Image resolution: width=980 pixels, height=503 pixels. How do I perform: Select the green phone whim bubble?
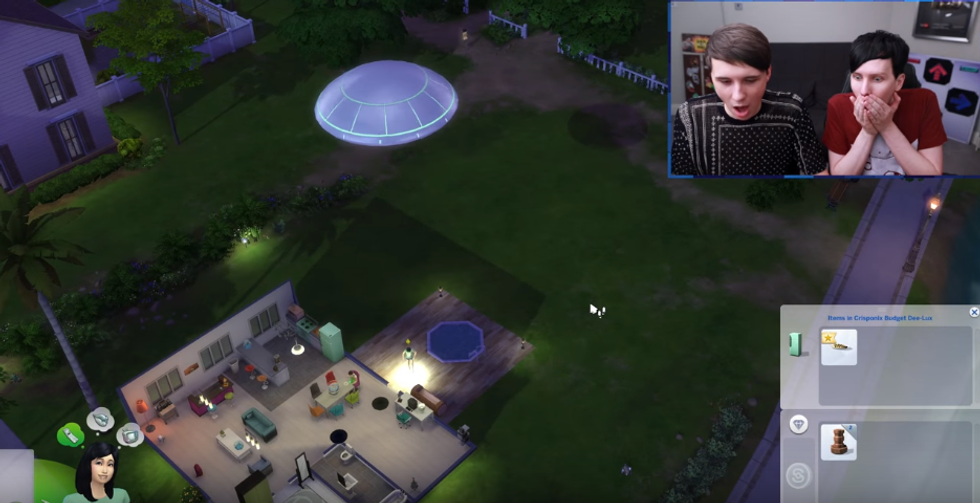click(x=70, y=435)
